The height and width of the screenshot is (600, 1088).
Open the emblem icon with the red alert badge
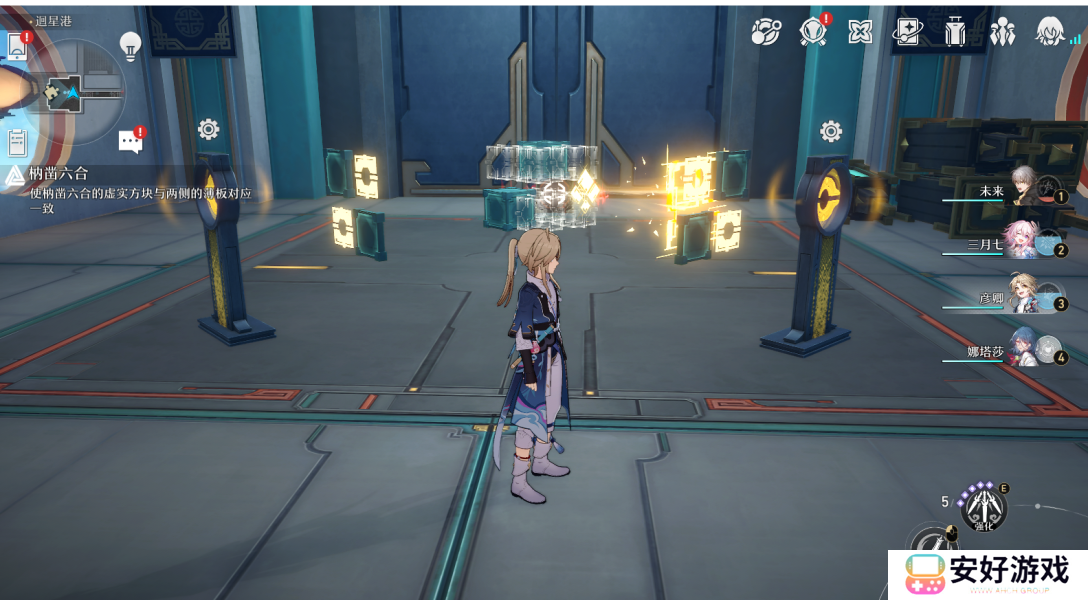pos(813,32)
